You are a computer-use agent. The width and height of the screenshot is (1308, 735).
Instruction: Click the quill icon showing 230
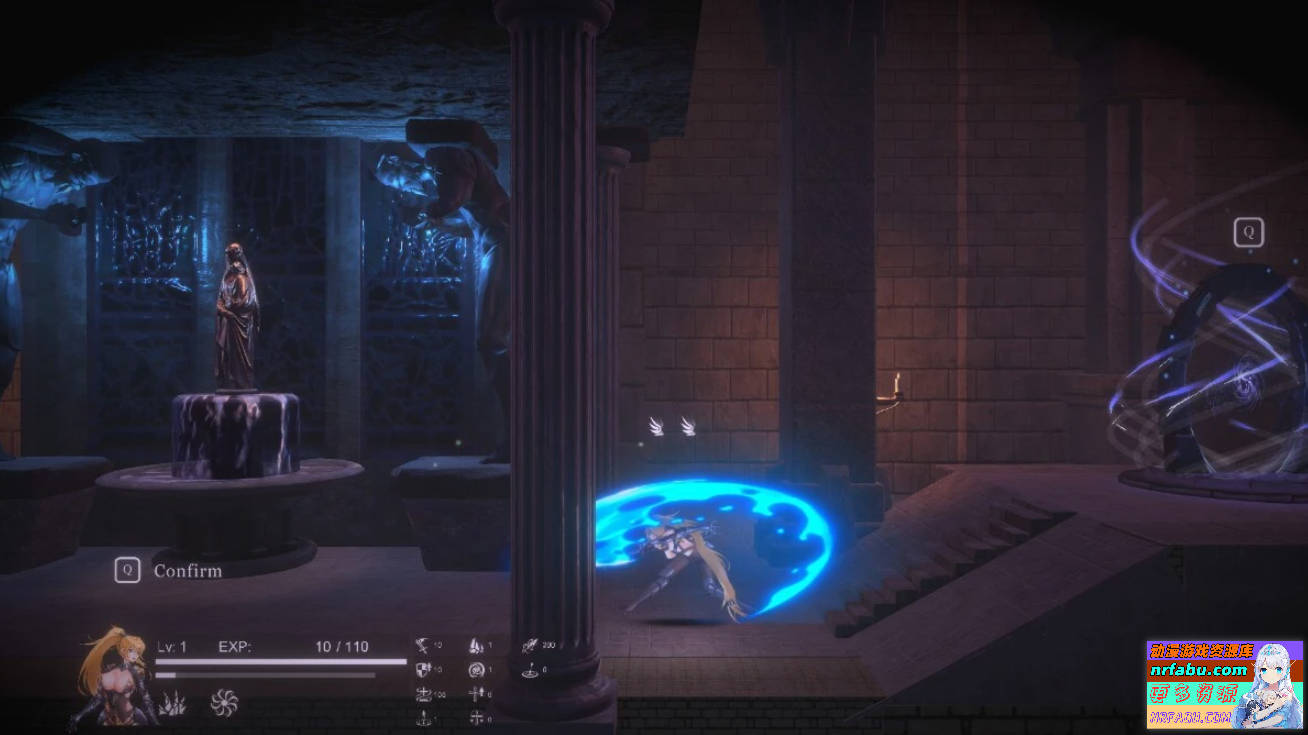530,646
